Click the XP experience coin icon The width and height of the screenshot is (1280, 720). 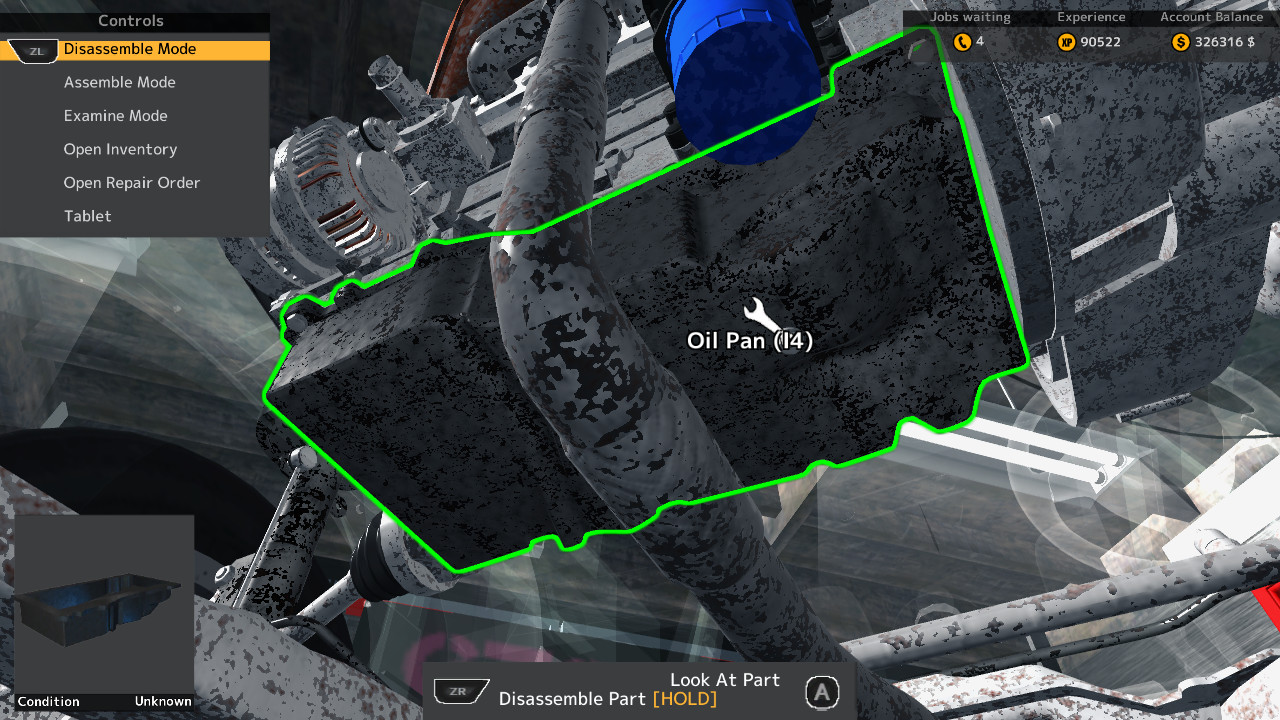tap(1066, 42)
